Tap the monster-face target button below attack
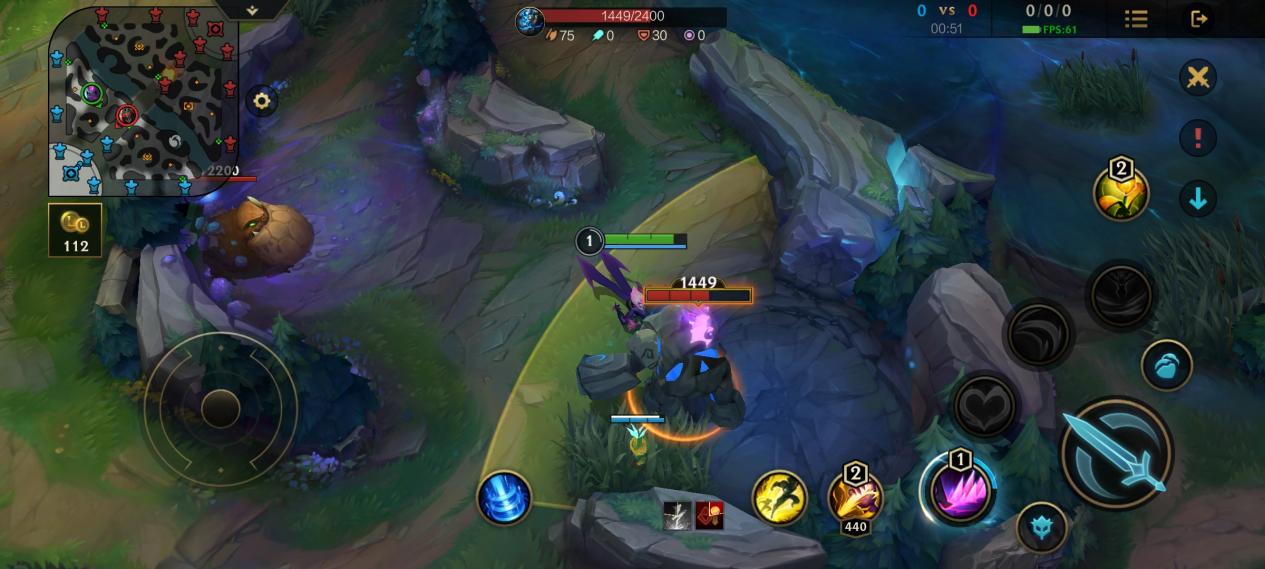The height and width of the screenshot is (569, 1265). (1041, 527)
